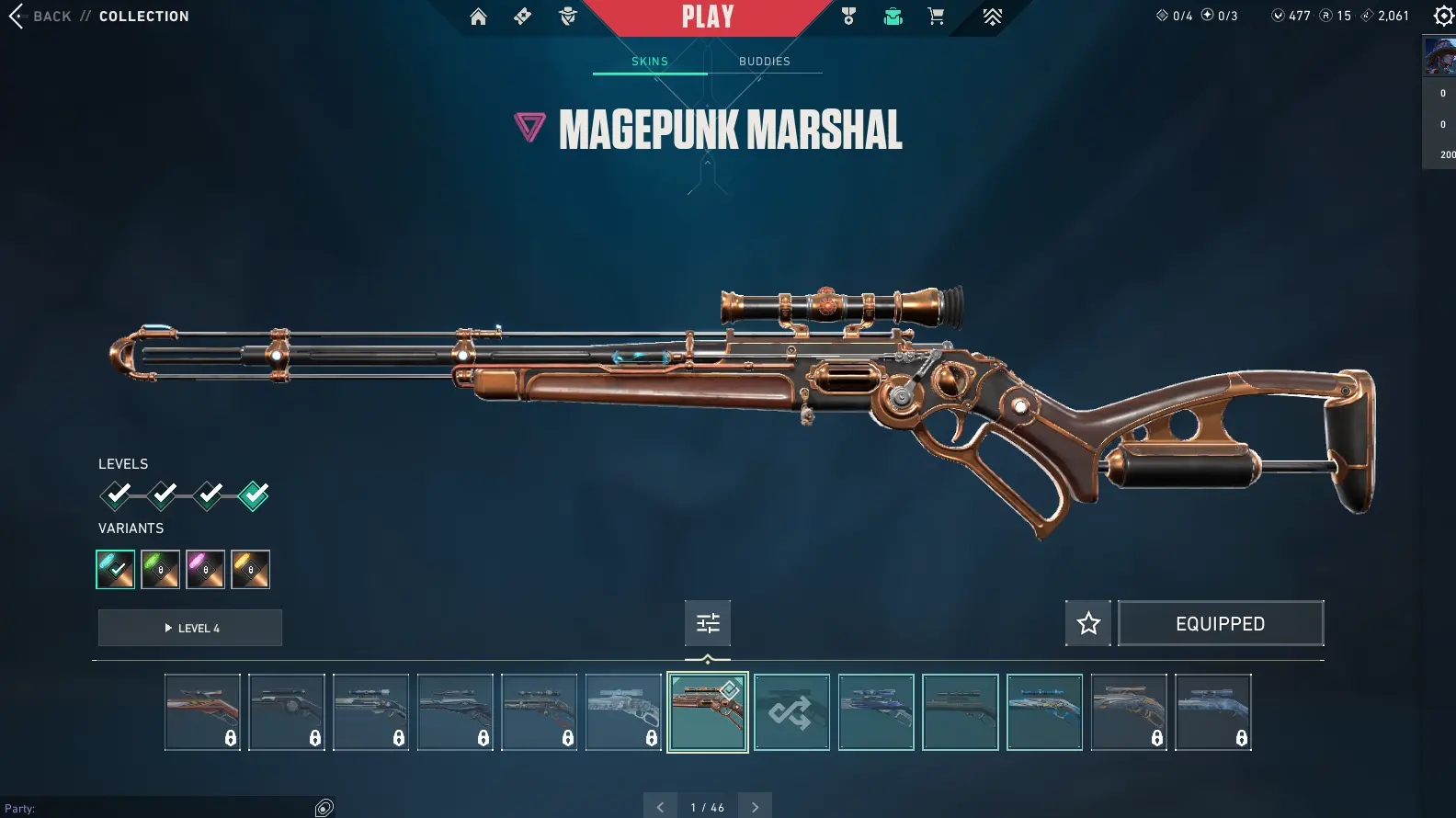The height and width of the screenshot is (818, 1456).
Task: Pick the yellow Magepunk variant
Action: 251,570
